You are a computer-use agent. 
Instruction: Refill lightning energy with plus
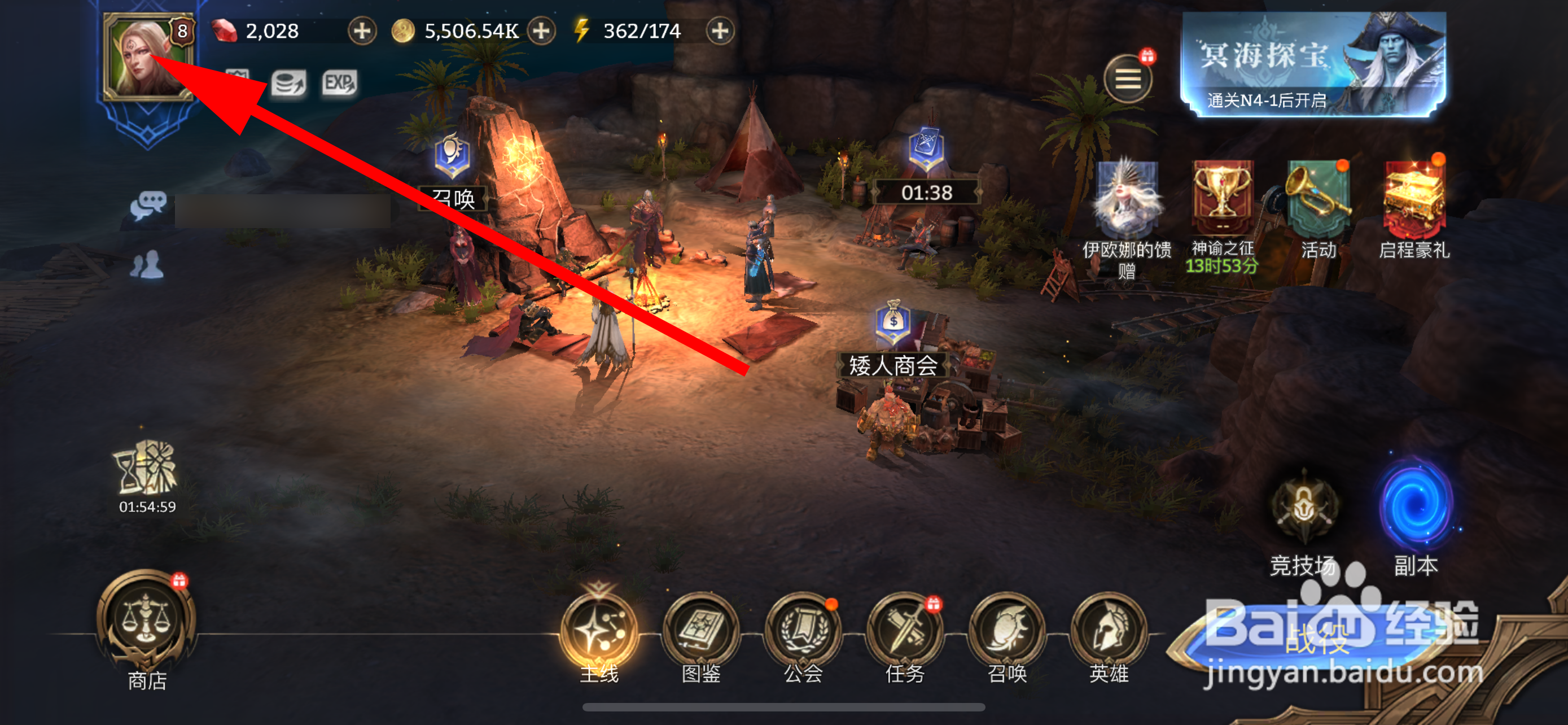click(720, 30)
